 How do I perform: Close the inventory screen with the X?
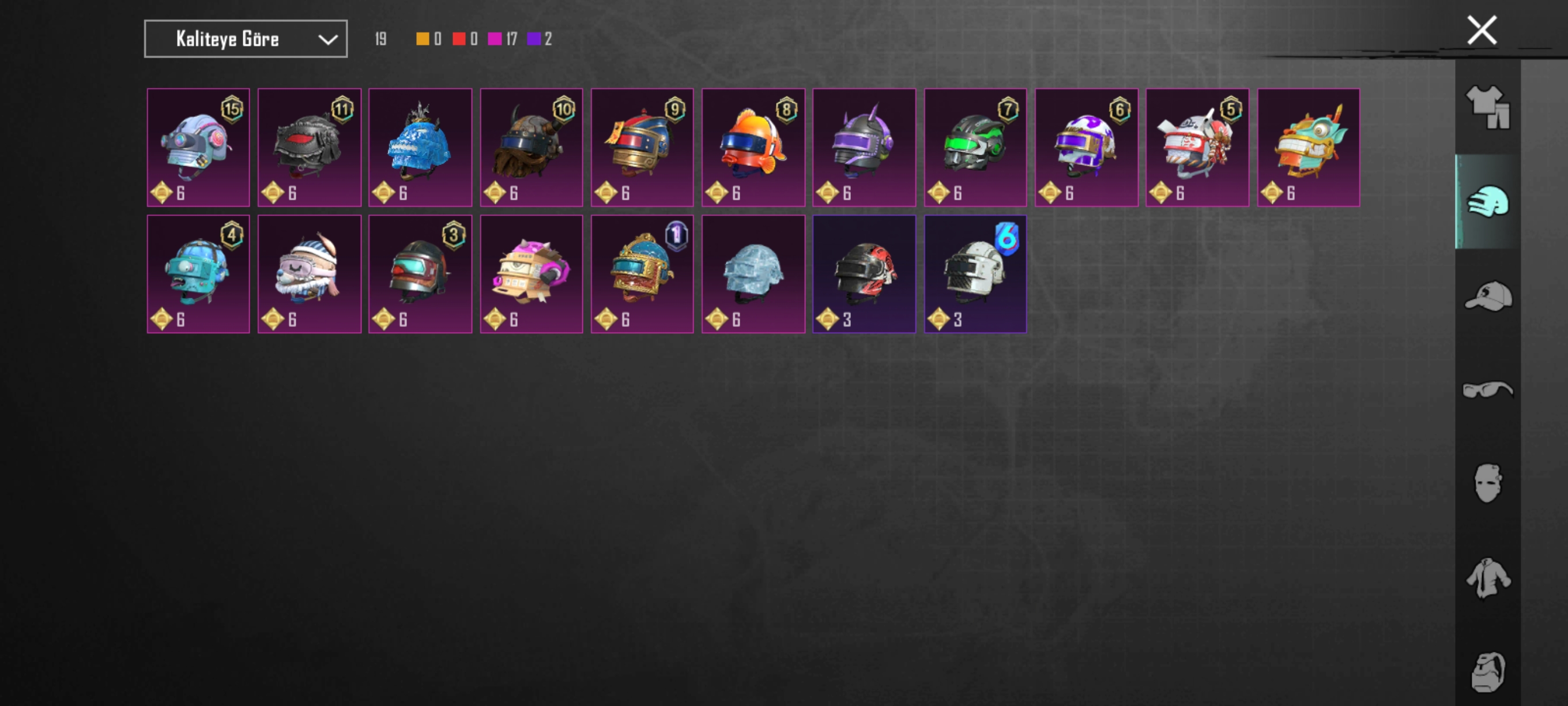click(x=1481, y=30)
